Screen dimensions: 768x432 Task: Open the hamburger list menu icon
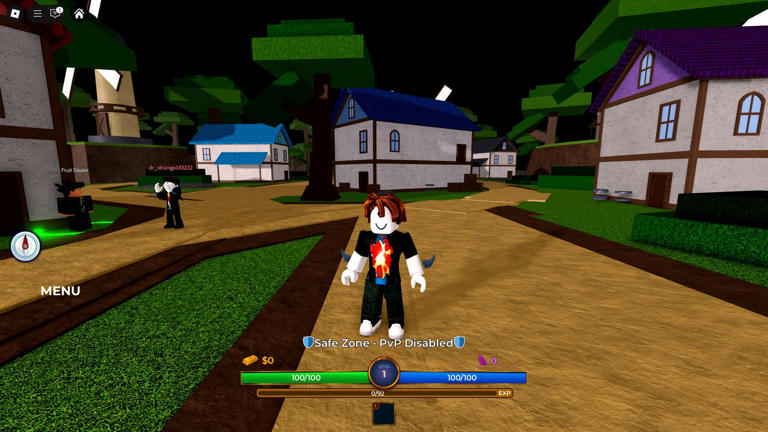[x=37, y=13]
